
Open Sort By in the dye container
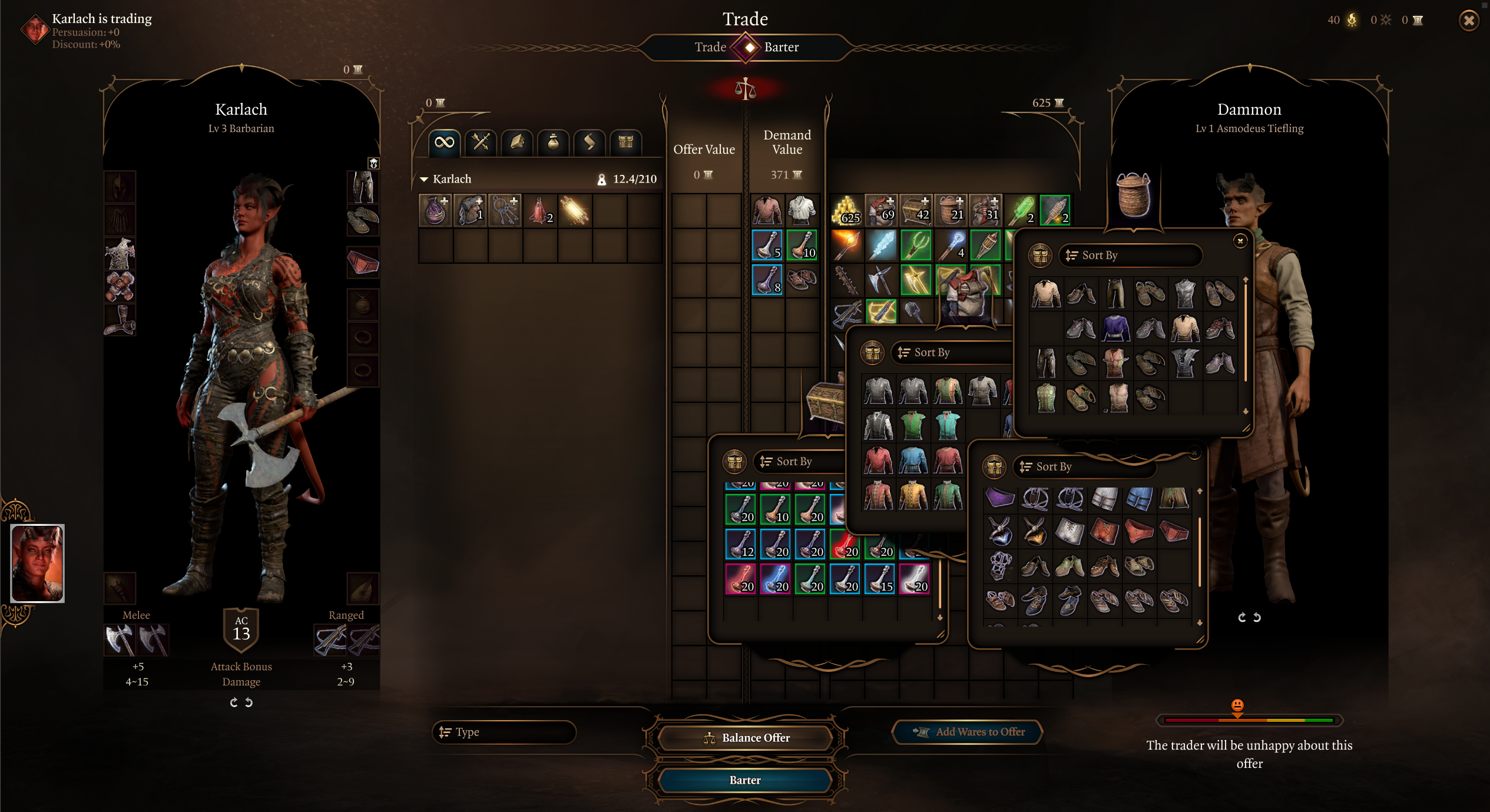801,462
